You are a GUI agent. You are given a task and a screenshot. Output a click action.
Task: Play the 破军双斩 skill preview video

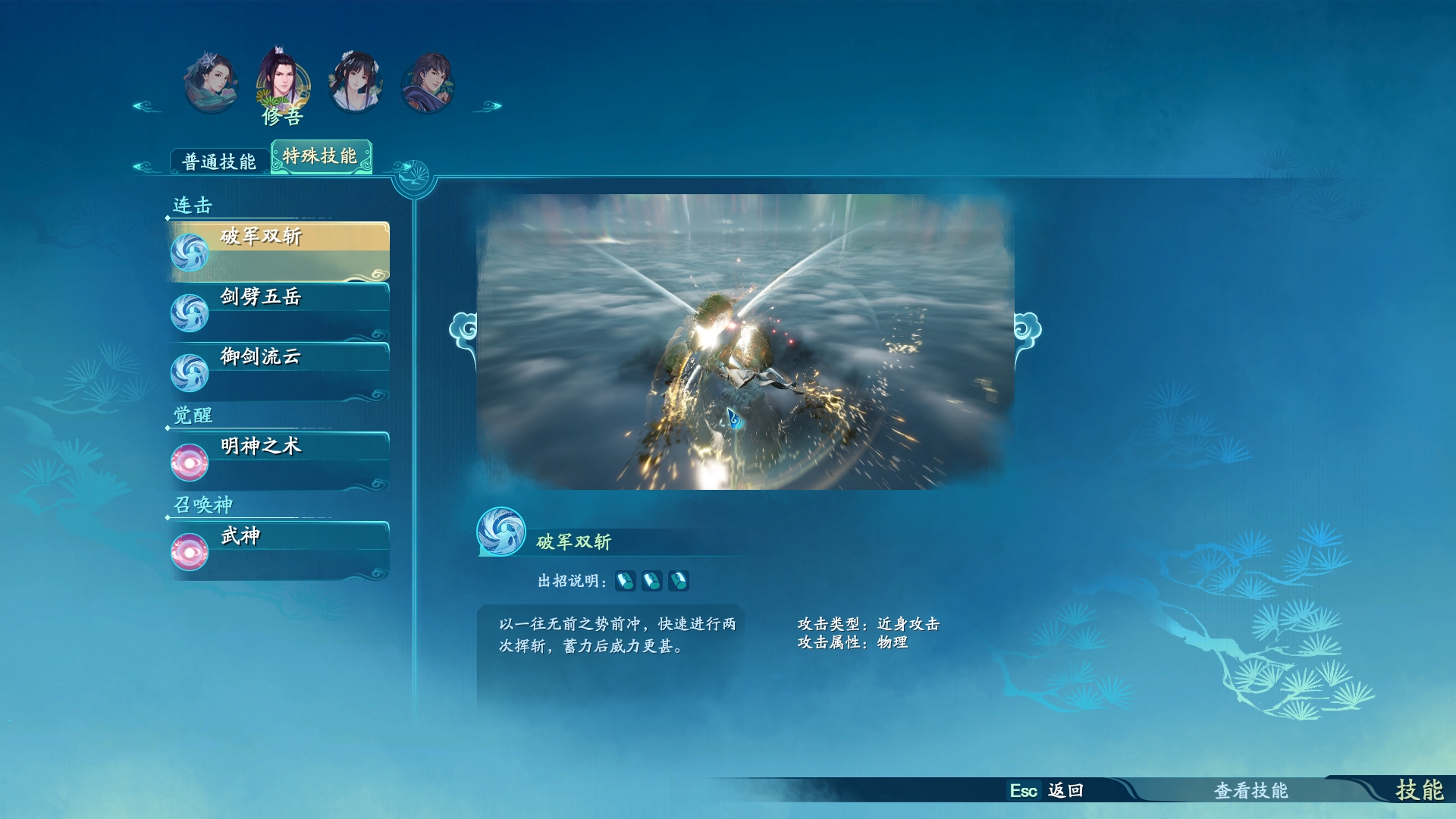(745, 341)
